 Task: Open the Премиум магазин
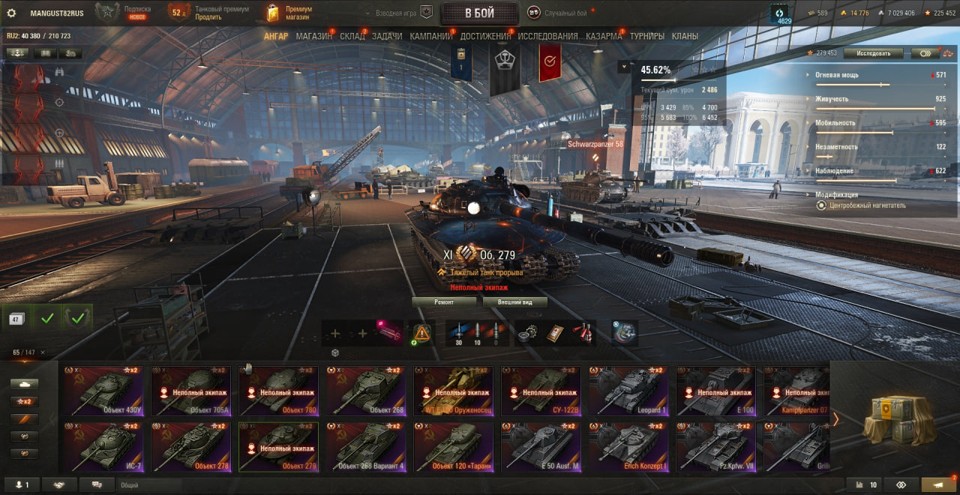point(292,13)
